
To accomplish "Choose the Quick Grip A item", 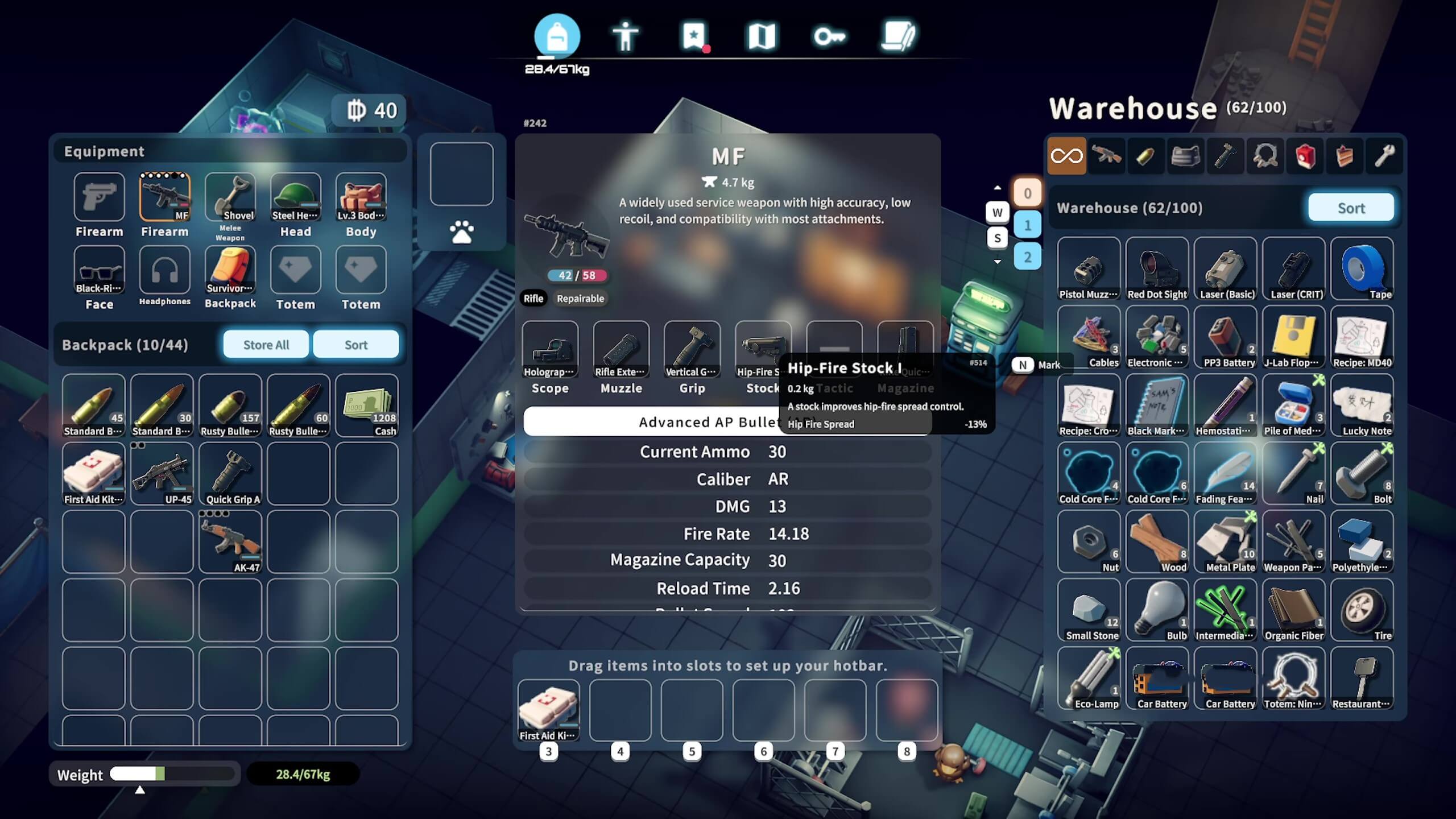I will [x=230, y=473].
